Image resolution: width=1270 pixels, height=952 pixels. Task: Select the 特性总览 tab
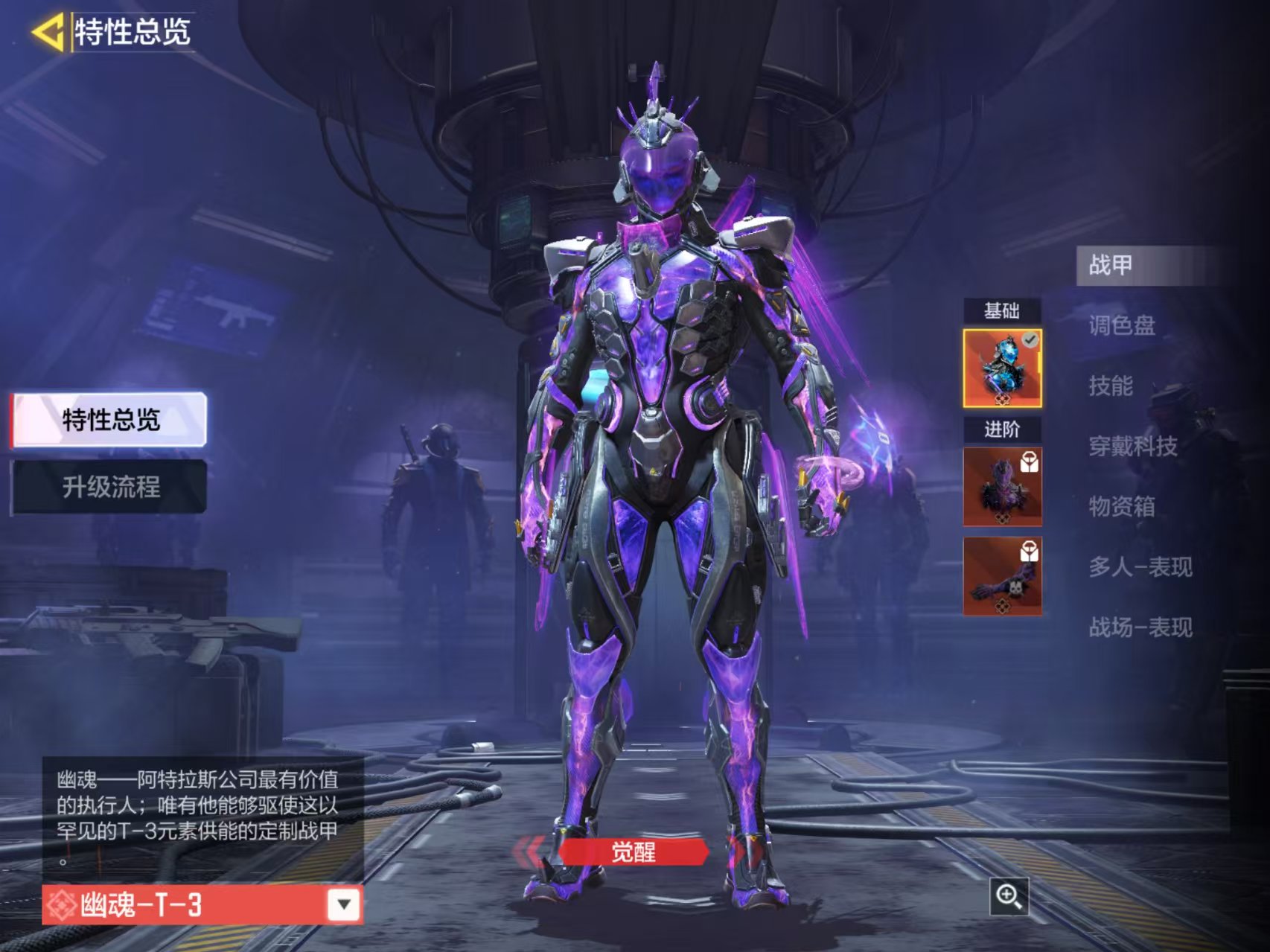click(109, 420)
